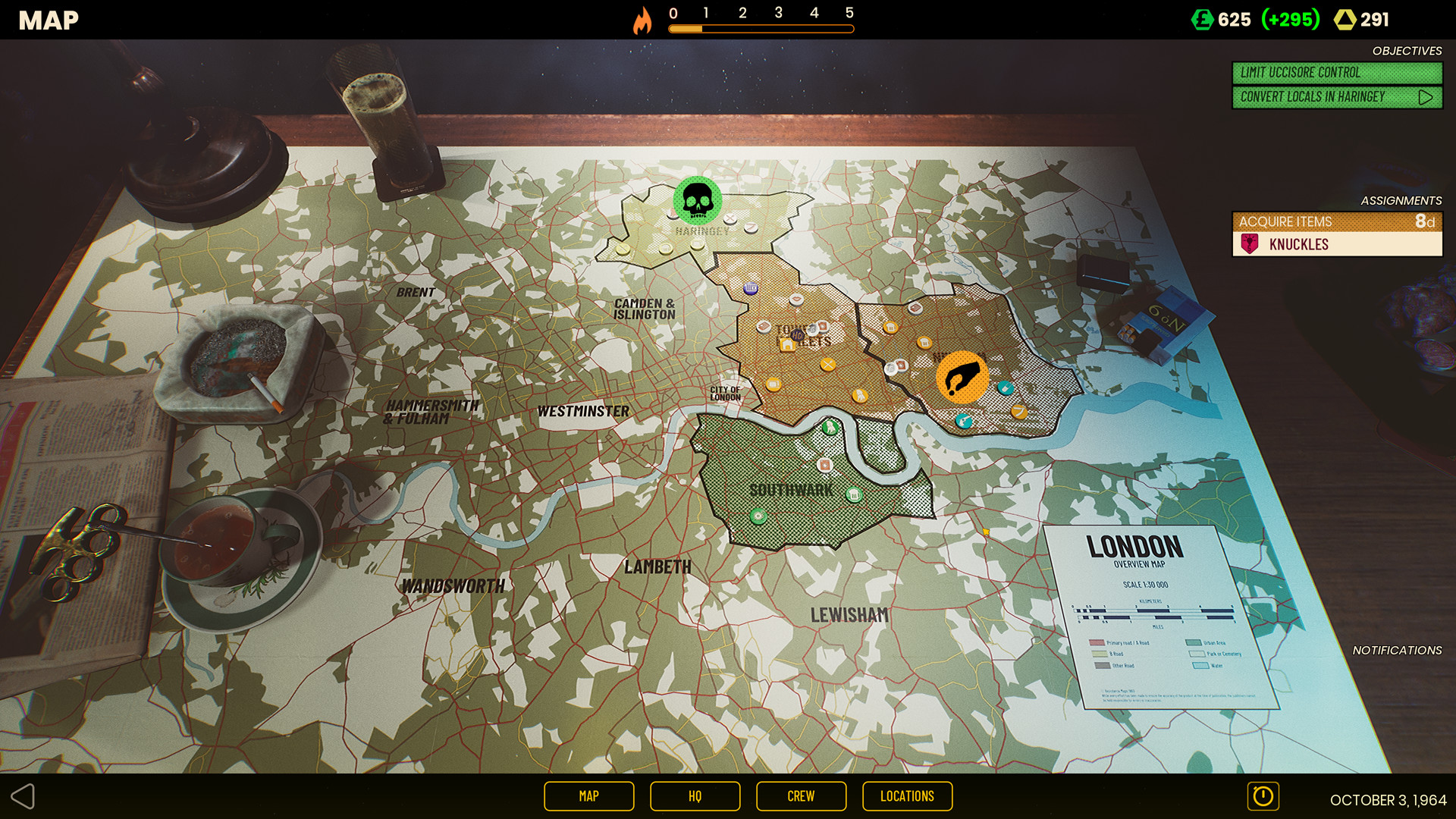Open the purple Underground station icon
The image size is (1456, 819).
(x=750, y=287)
